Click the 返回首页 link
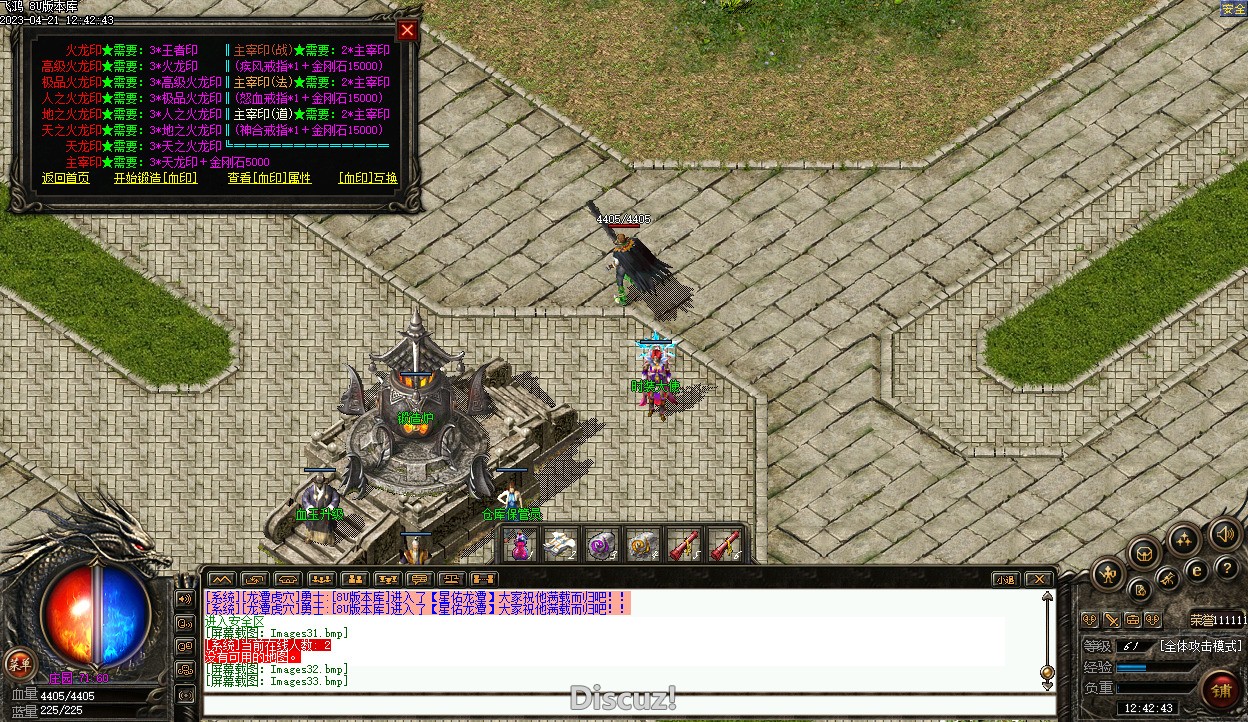This screenshot has width=1248, height=722. click(x=66, y=178)
